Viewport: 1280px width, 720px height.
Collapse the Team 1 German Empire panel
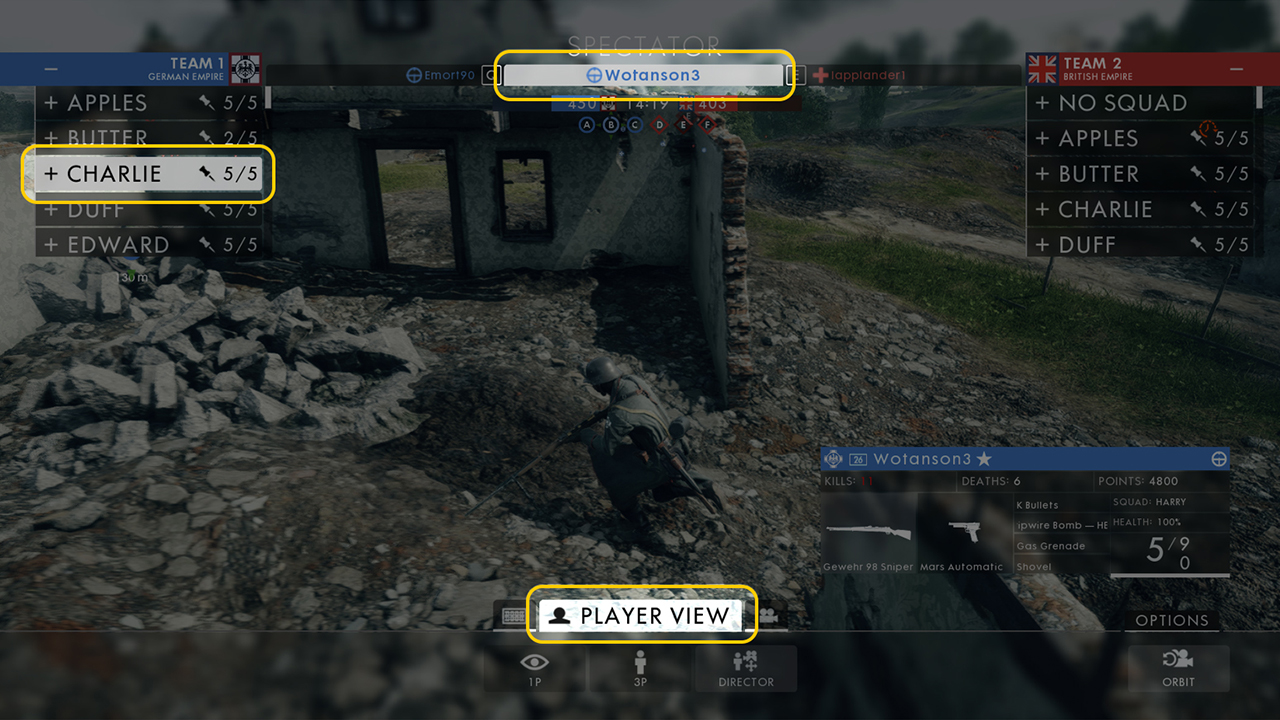click(x=51, y=69)
